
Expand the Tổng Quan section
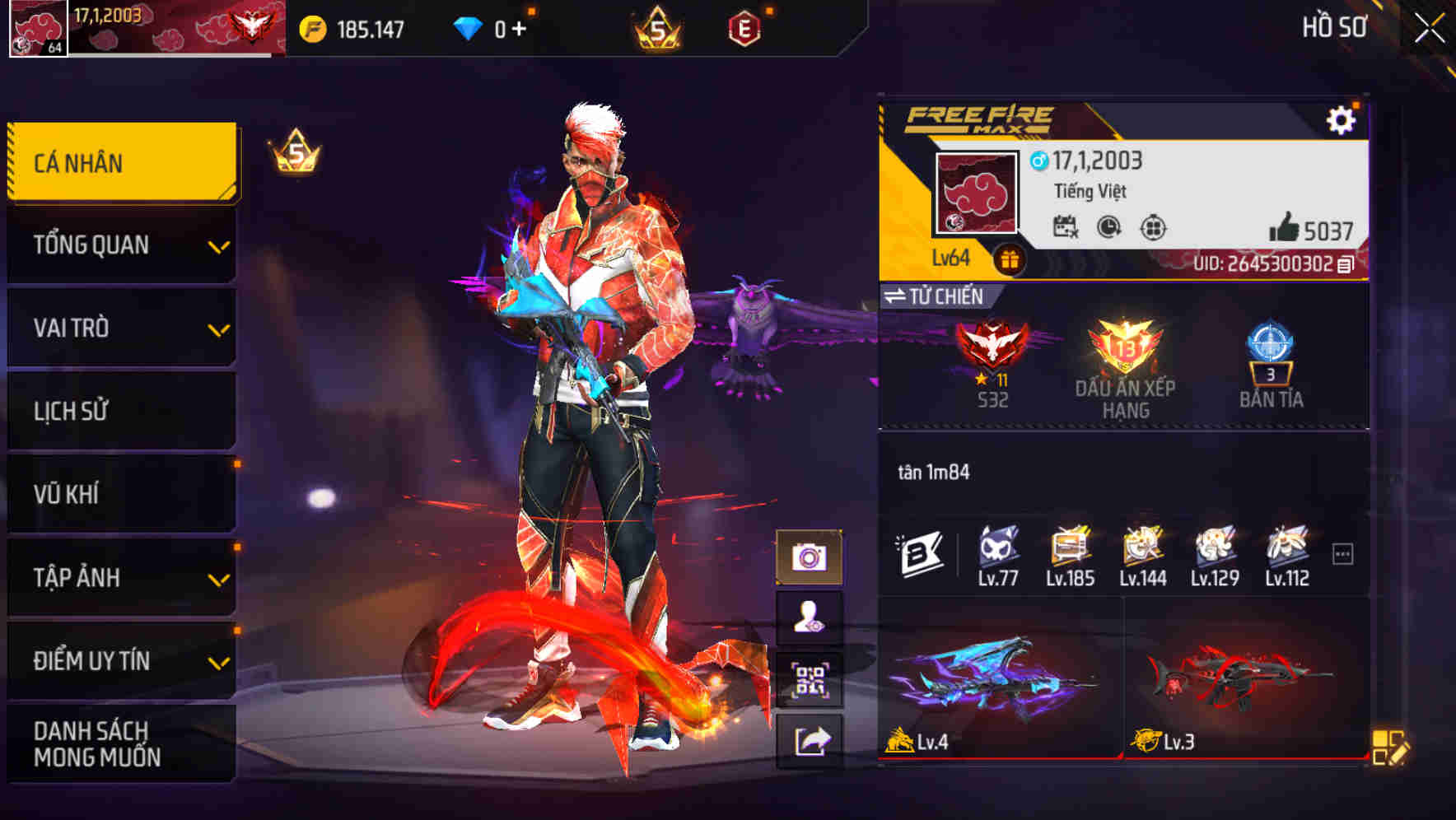click(120, 245)
